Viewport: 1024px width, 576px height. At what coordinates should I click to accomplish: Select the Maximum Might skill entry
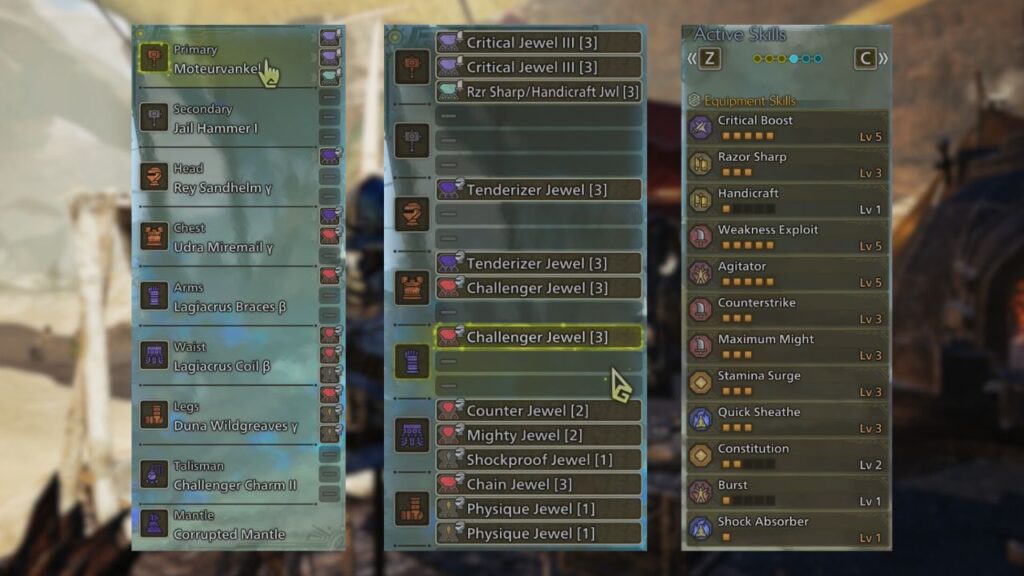coord(786,347)
